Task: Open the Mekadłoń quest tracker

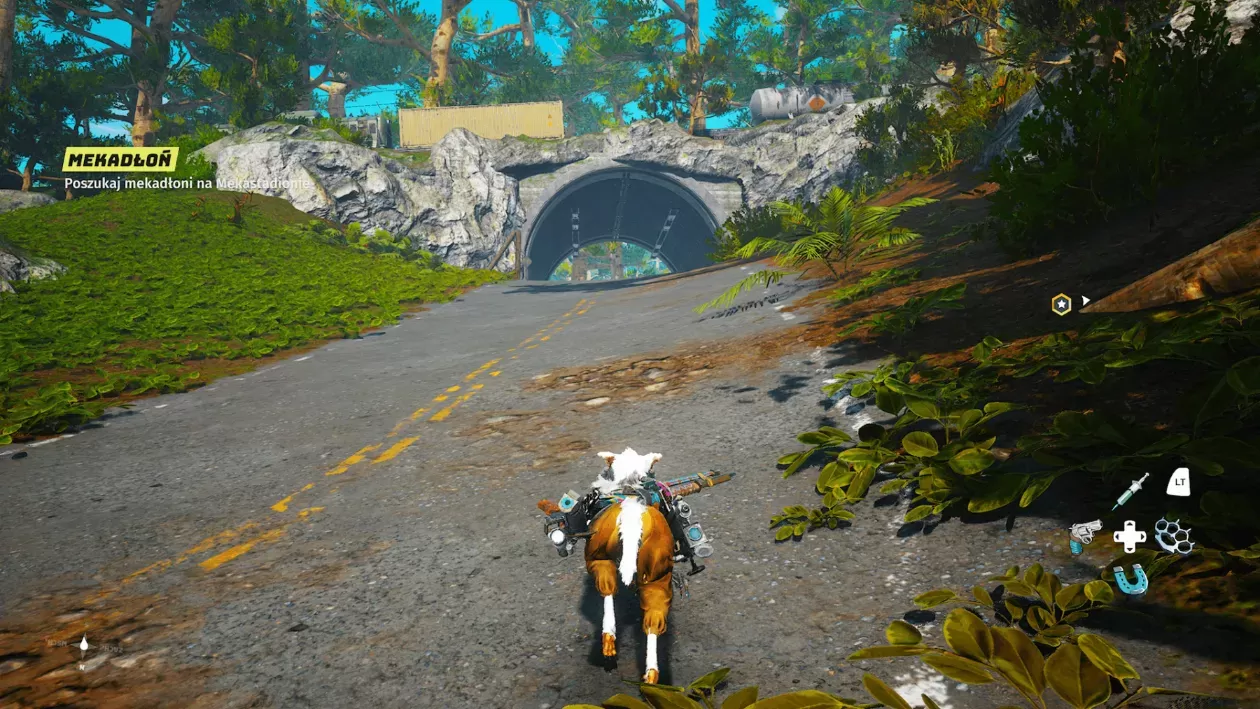Action: tap(120, 159)
